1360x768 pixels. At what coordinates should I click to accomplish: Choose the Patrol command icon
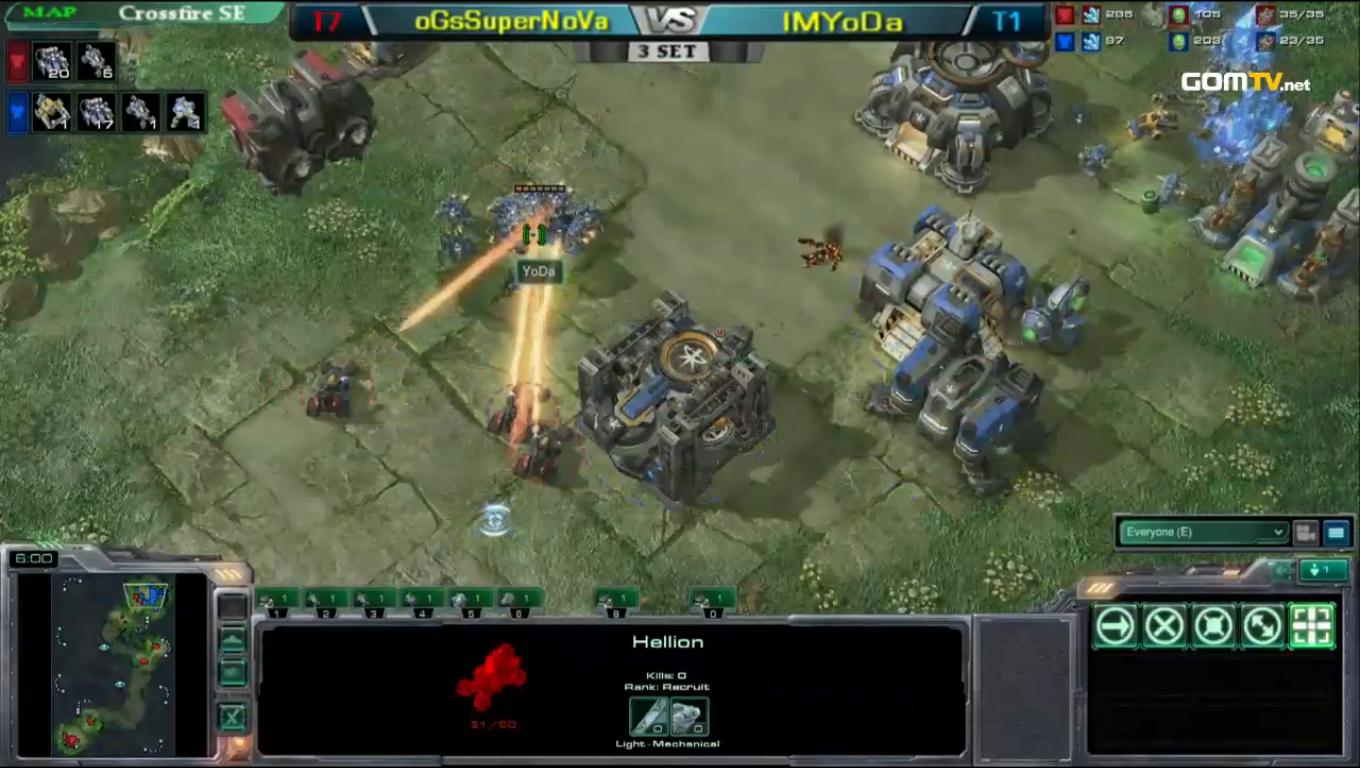1262,627
